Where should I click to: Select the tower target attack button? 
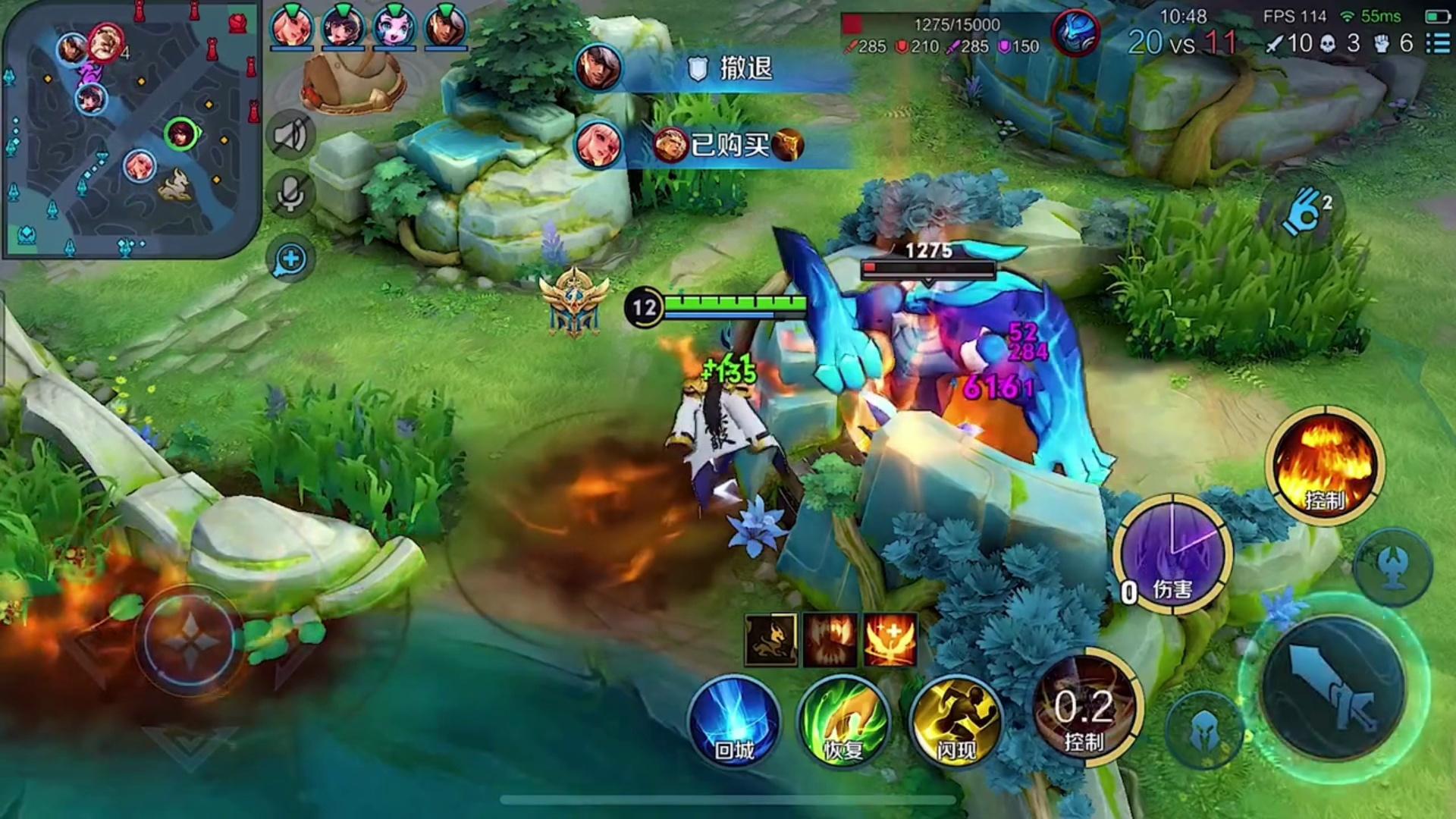pyautogui.click(x=1393, y=567)
